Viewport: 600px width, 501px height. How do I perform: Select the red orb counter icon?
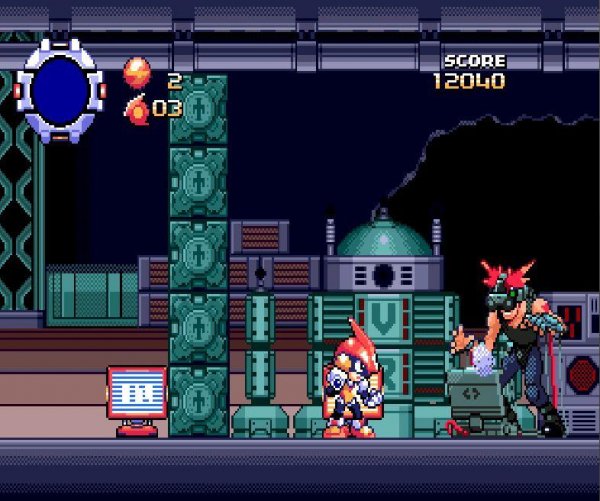pos(136,72)
